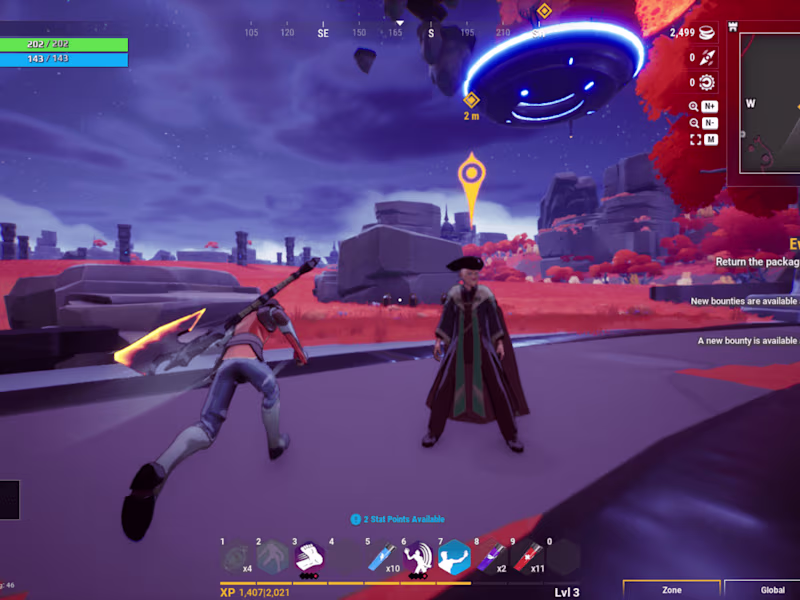Click the 2 Stat Points Available notice
This screenshot has height=600, width=800.
point(398,519)
